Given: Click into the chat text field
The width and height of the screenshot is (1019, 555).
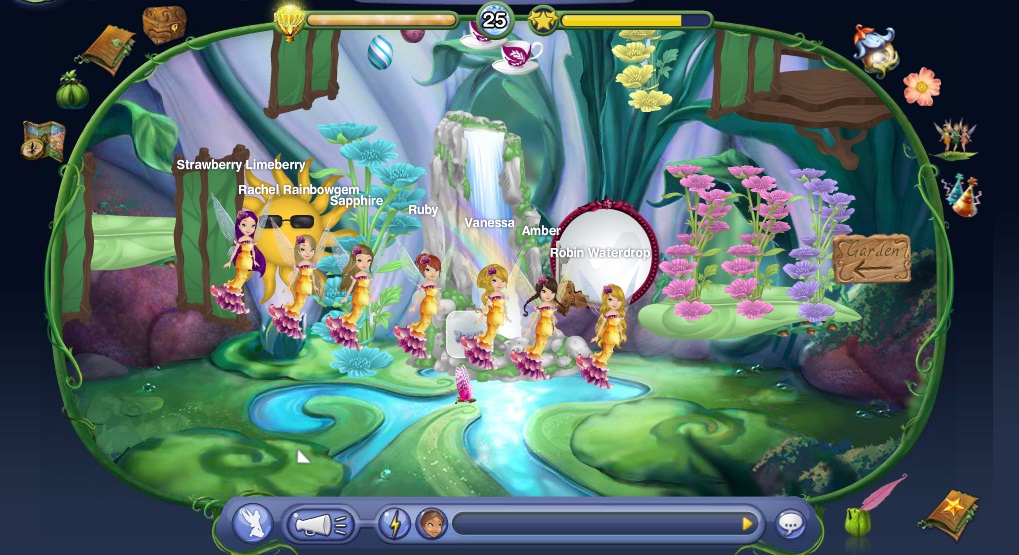Looking at the screenshot, I should click(595, 523).
